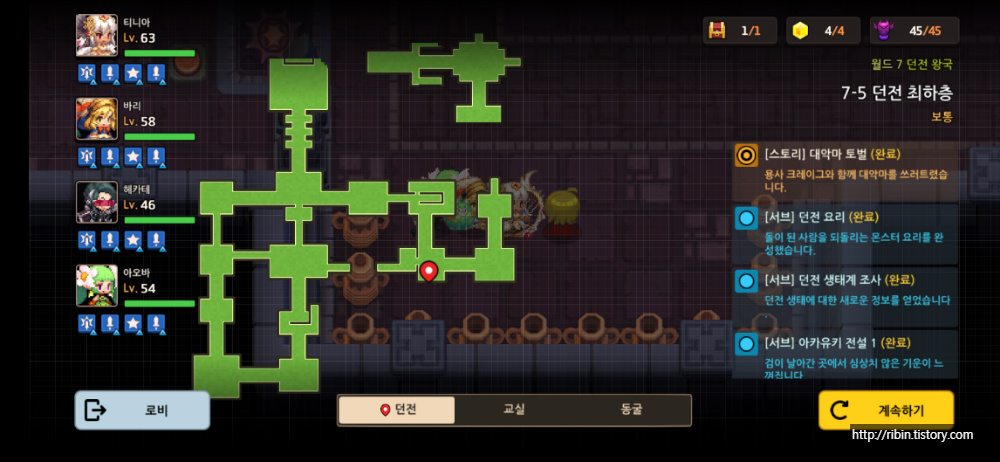Image resolution: width=1000 pixels, height=462 pixels.
Task: Click the yellow cube counter icon
Action: coord(799,31)
